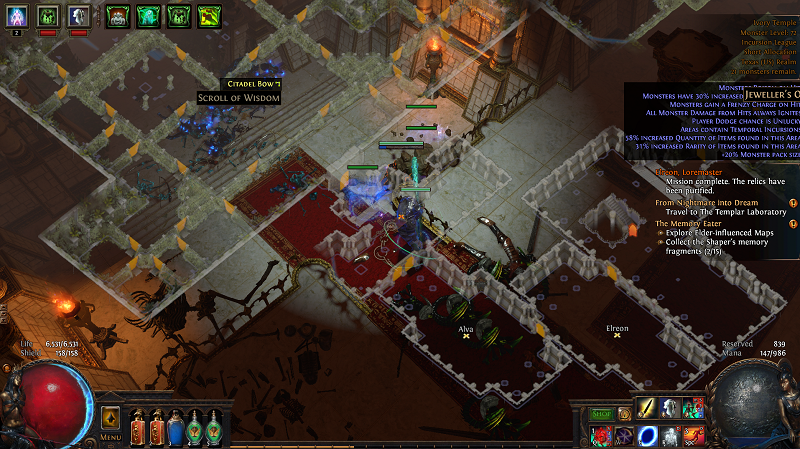Click the gold-framed arrow button above Menu
This screenshot has height=449, width=800.
coord(110,417)
